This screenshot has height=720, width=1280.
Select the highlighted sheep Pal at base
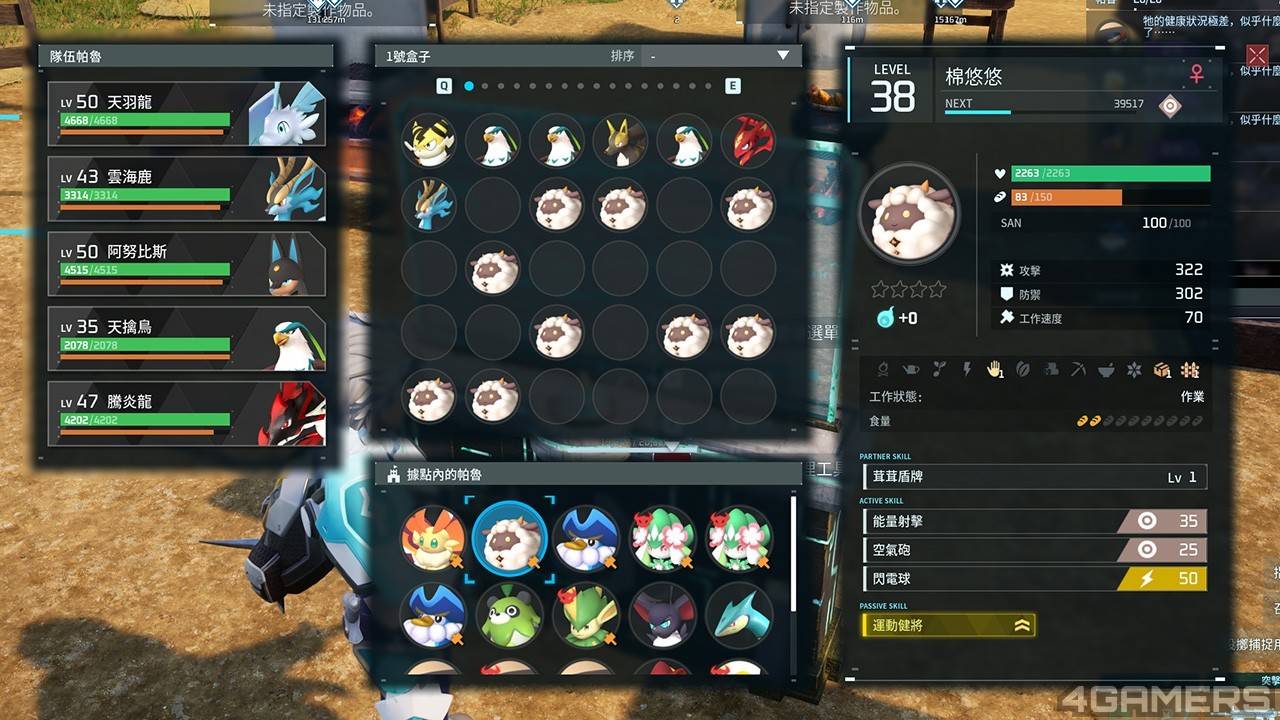click(509, 540)
